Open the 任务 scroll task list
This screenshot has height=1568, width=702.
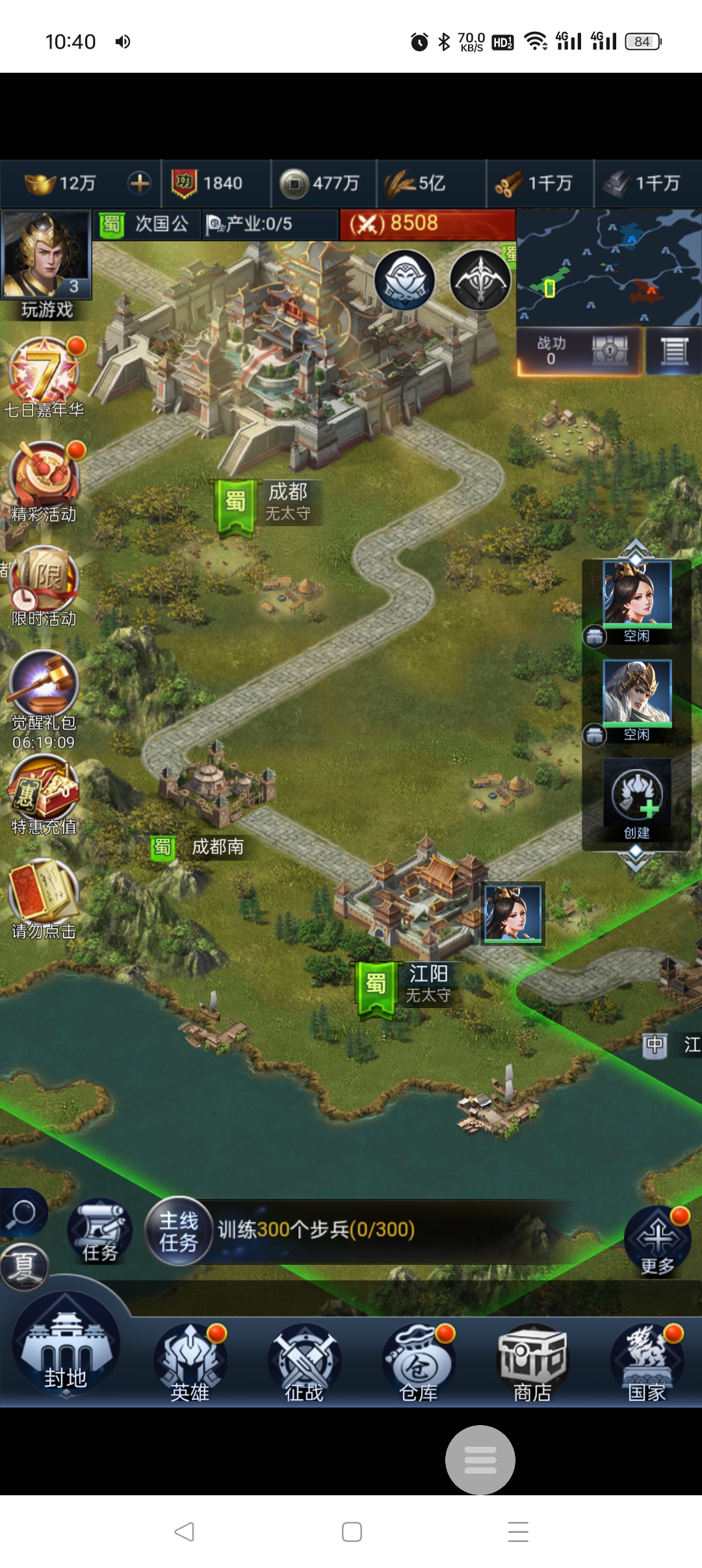[x=99, y=1231]
